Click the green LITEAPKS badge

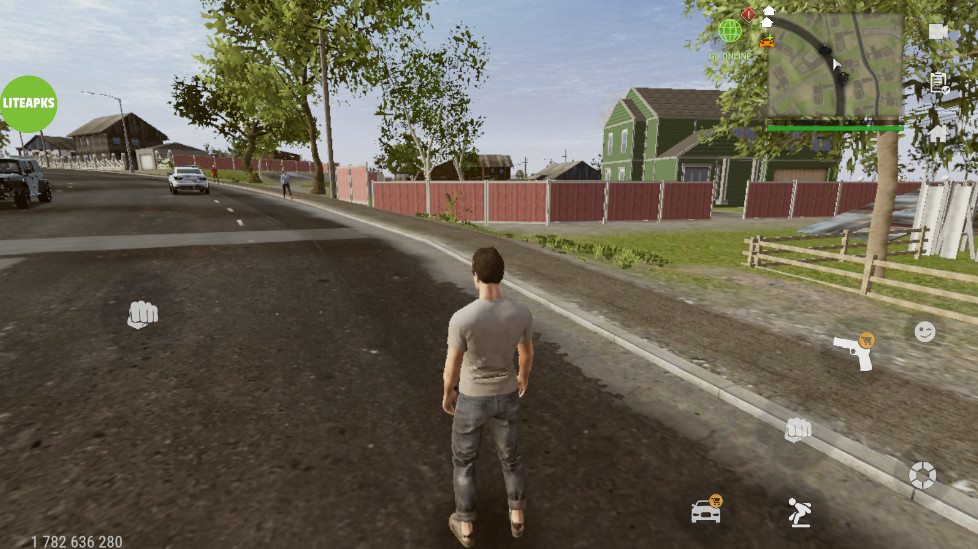coord(28,104)
